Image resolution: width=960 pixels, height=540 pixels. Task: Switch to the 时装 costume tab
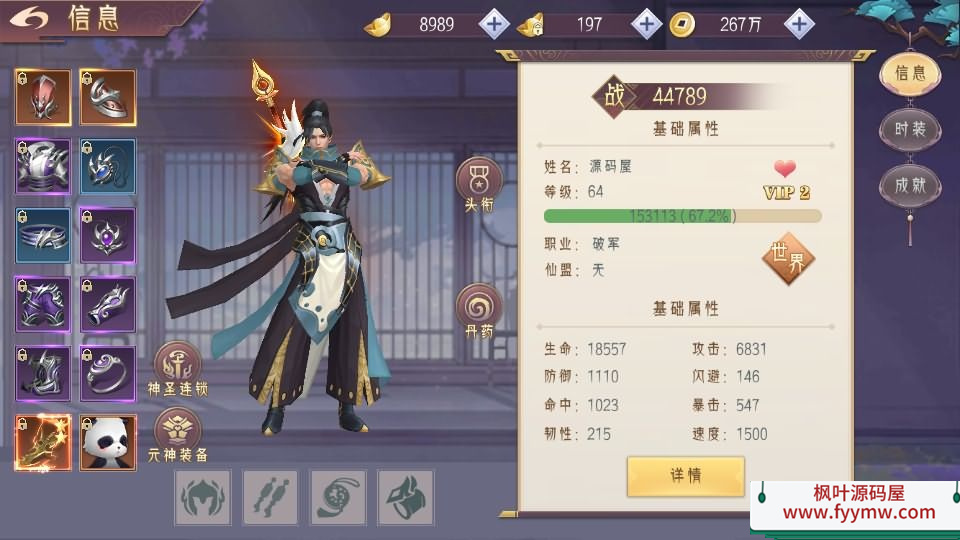(x=910, y=129)
